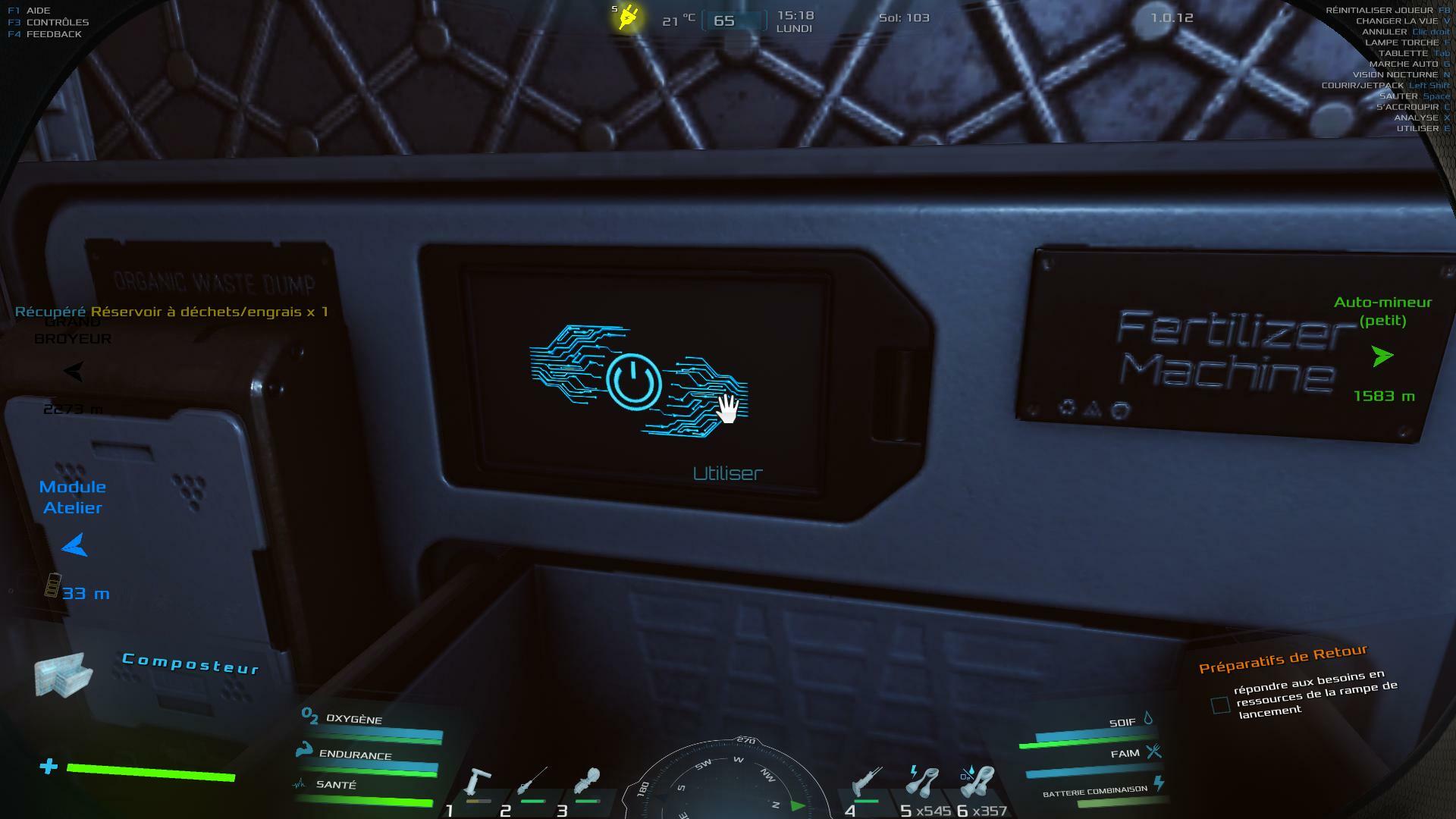
Task: Click the Composteur item icon
Action: point(62,673)
